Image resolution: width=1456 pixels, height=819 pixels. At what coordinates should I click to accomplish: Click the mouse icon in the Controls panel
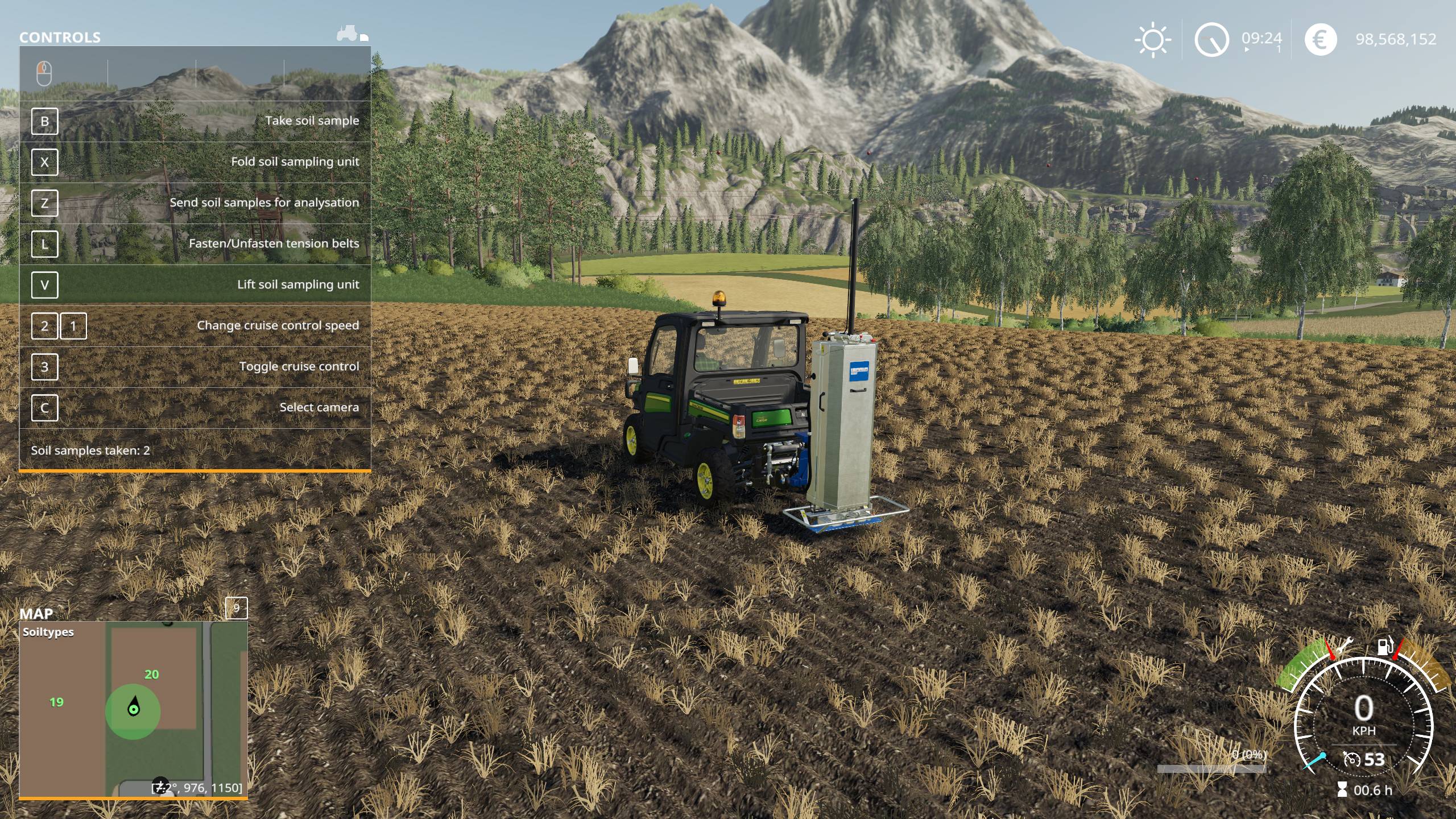point(44,73)
